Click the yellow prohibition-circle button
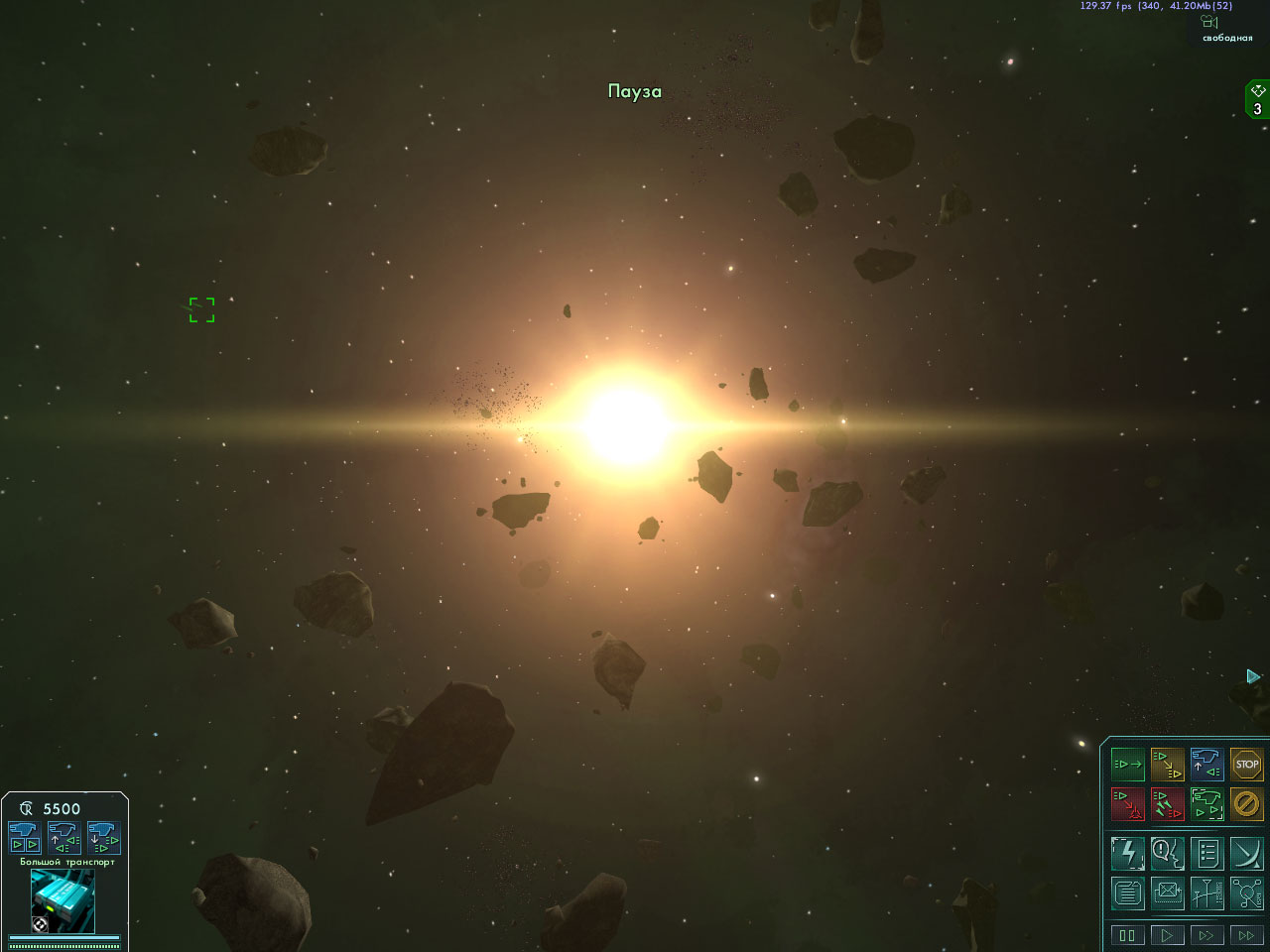 tap(1246, 803)
